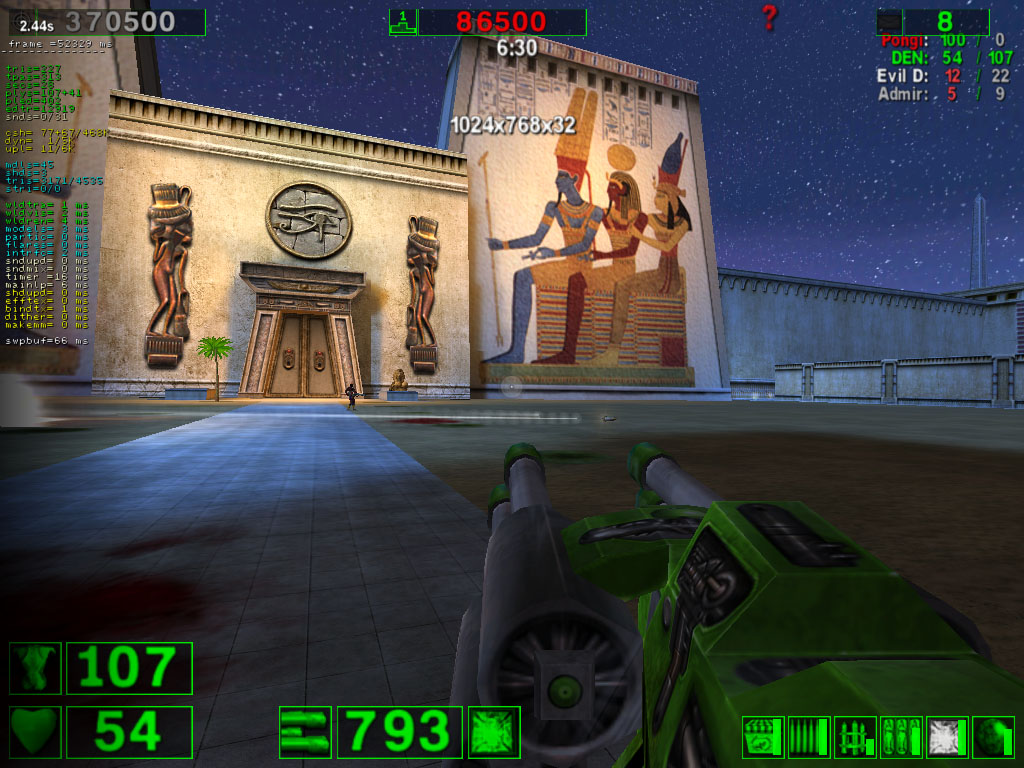This screenshot has height=768, width=1024.
Task: Click the rank podium icon beside 86500
Action: pyautogui.click(x=402, y=21)
